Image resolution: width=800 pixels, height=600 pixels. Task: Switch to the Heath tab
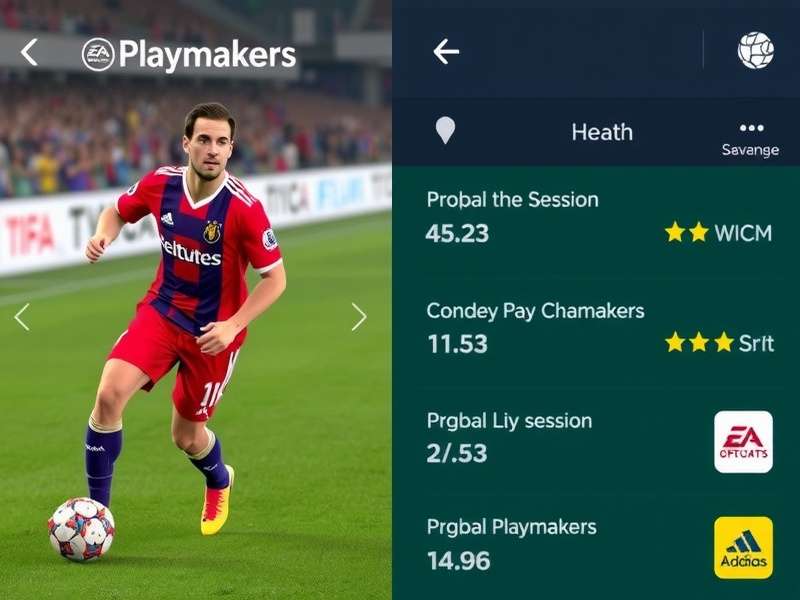click(601, 132)
